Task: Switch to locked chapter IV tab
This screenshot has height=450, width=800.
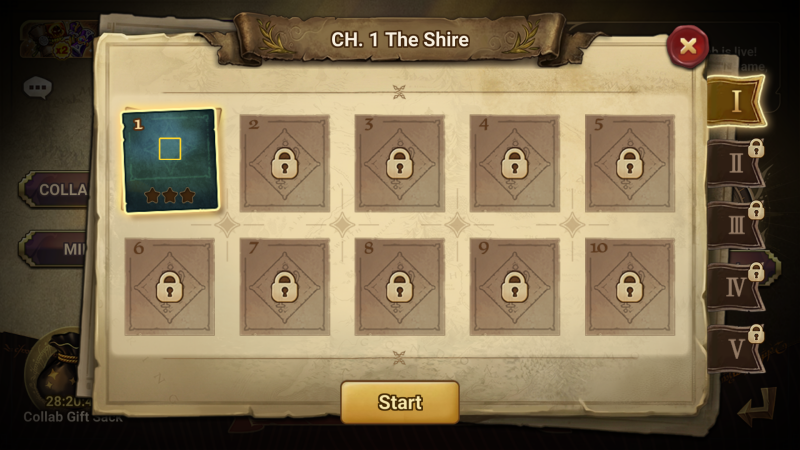Action: 737,287
